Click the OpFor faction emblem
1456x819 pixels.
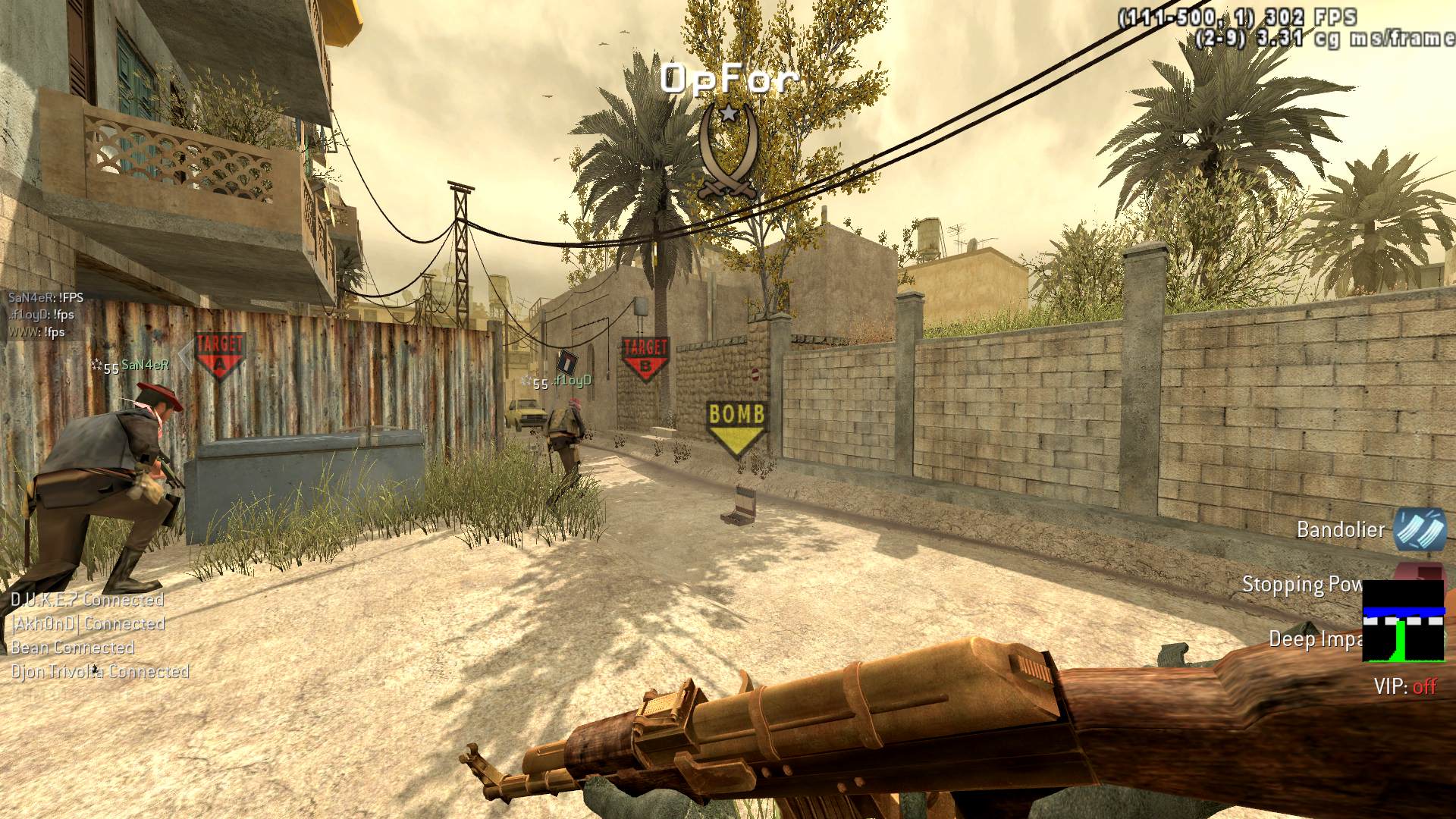click(x=728, y=152)
